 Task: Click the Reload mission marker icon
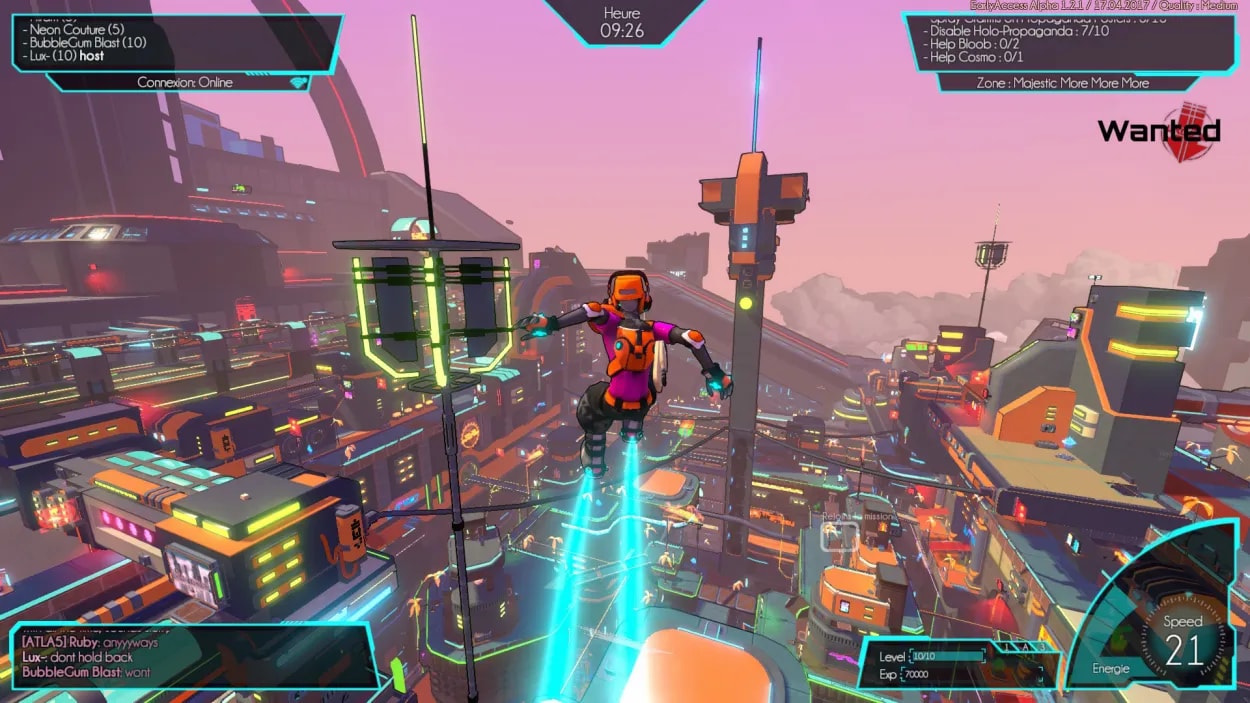839,536
